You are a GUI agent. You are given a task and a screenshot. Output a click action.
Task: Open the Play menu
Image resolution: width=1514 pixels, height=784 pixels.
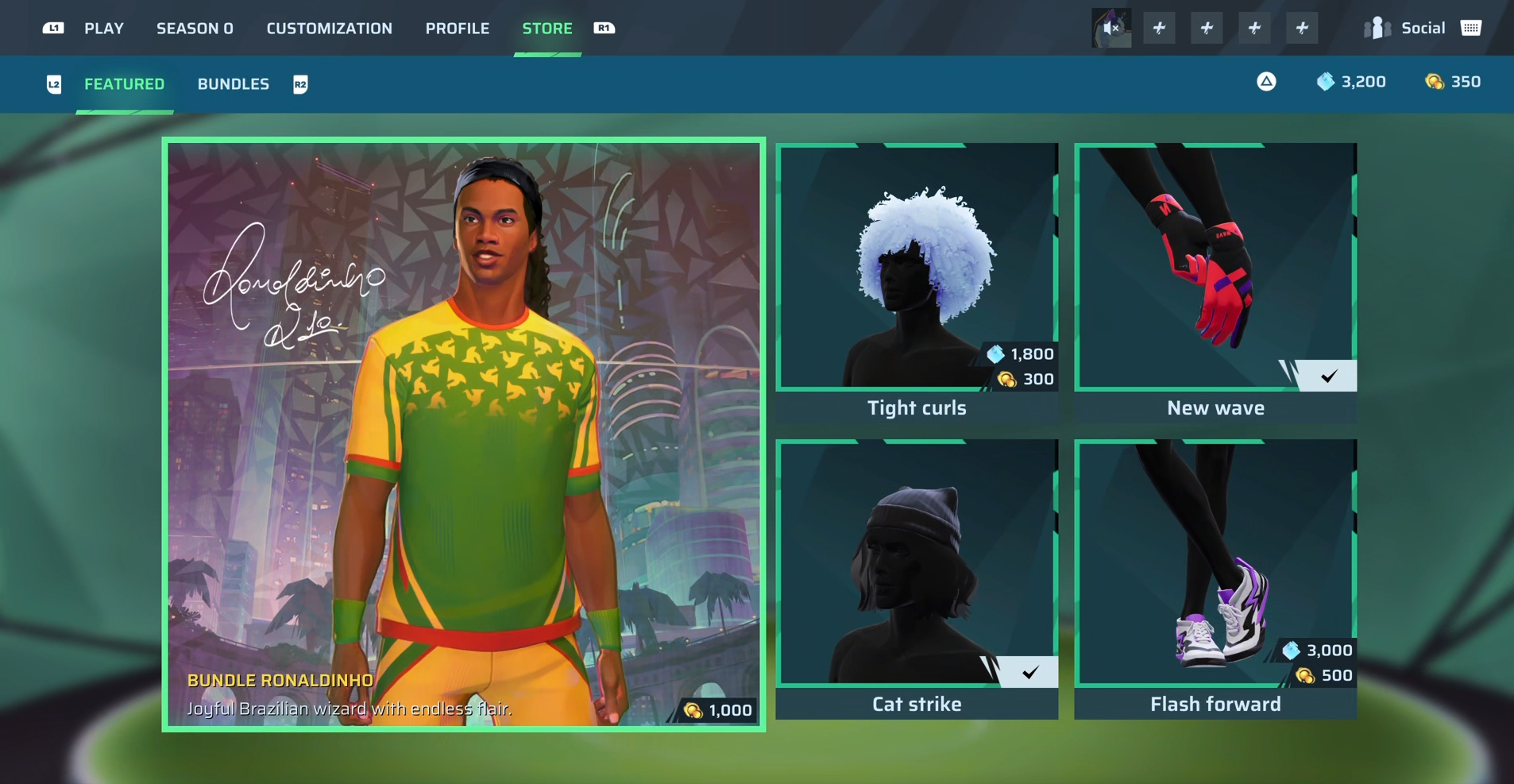tap(104, 29)
